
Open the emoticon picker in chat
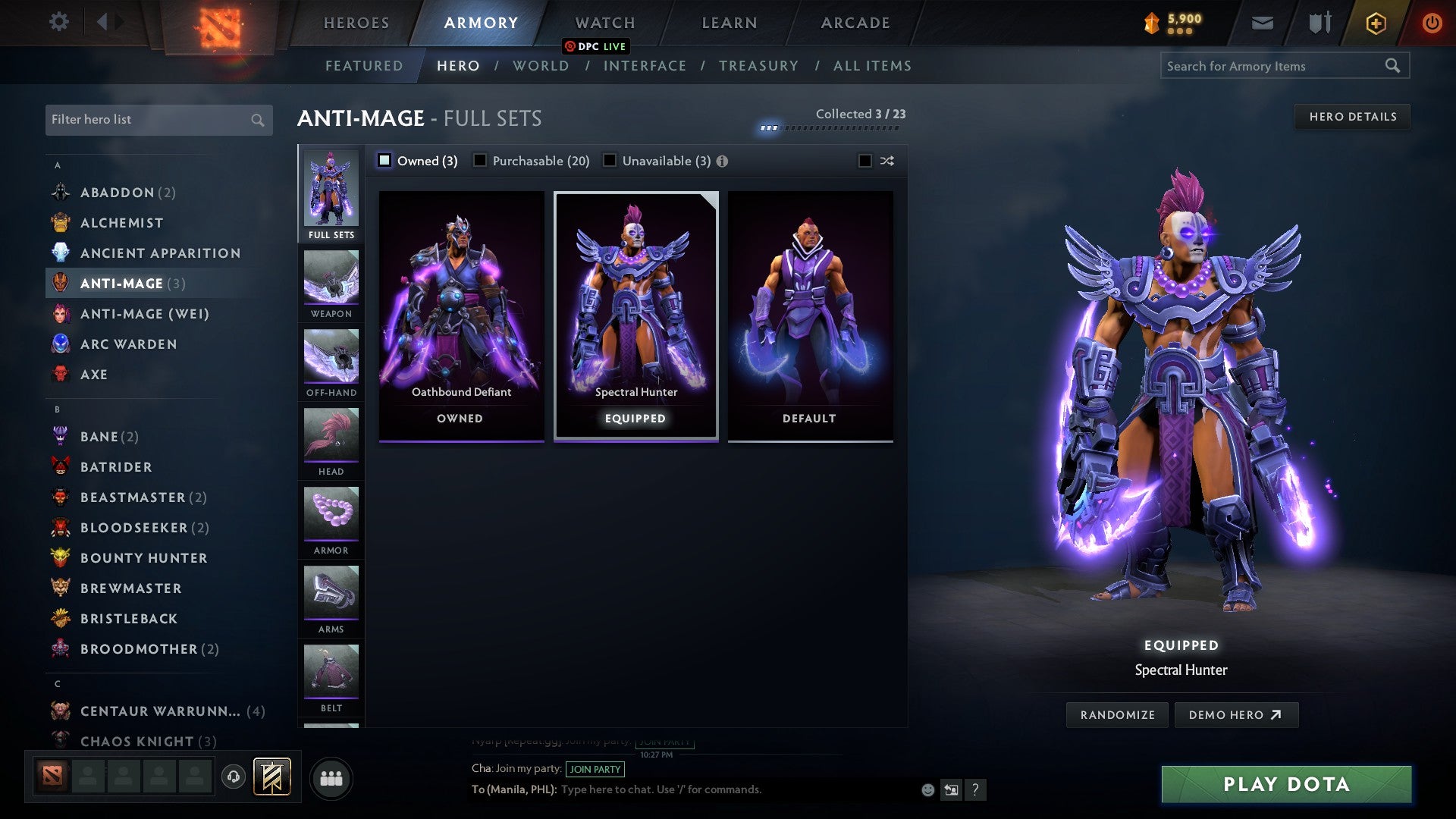tap(927, 789)
